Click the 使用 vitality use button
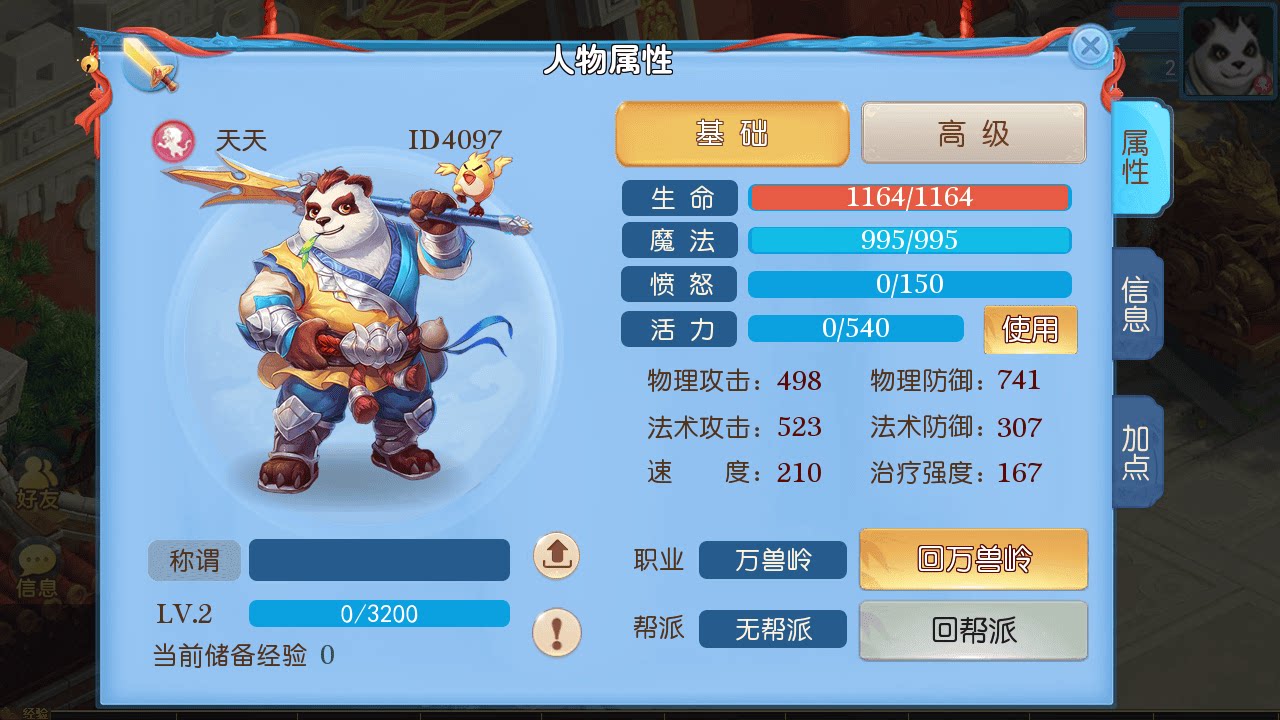 (x=1030, y=329)
